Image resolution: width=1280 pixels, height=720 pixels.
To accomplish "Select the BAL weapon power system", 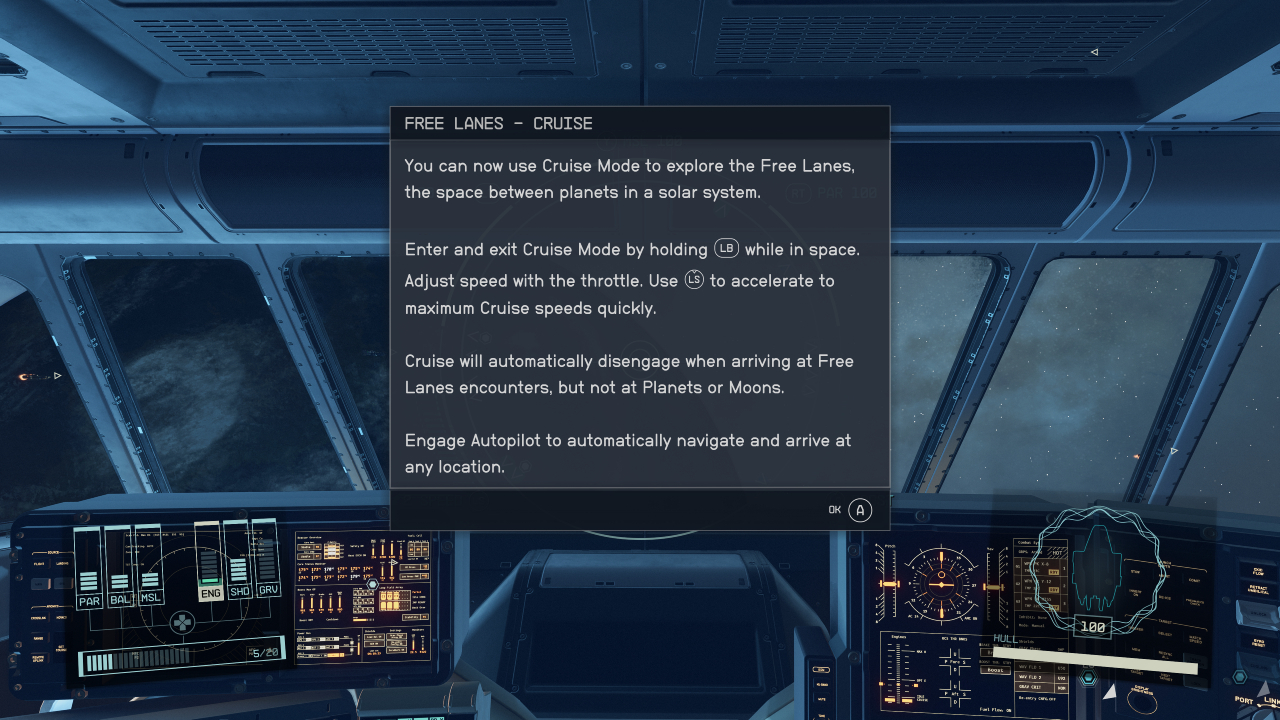I will (x=121, y=600).
